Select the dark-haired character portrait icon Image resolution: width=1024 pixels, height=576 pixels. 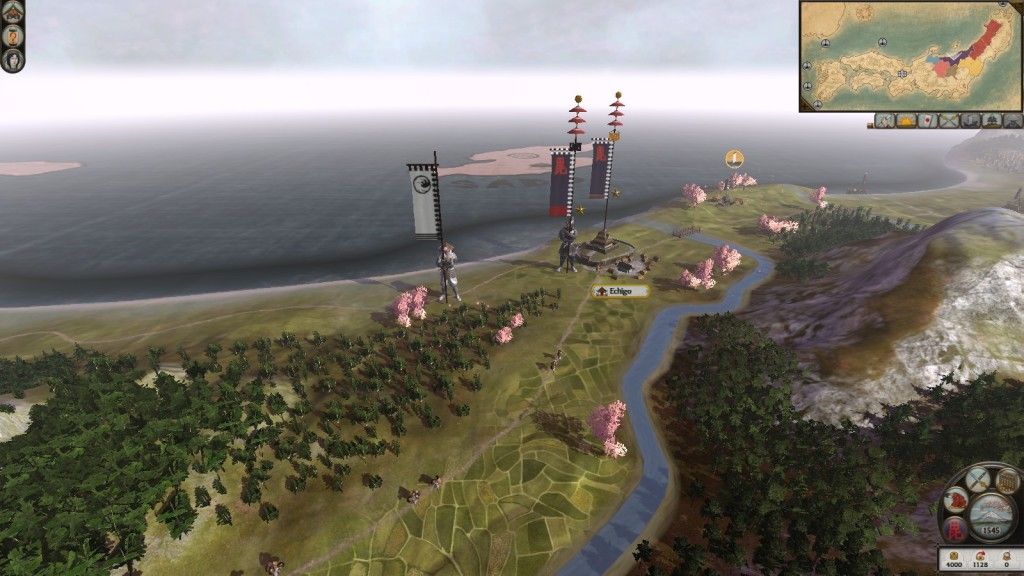point(13,59)
